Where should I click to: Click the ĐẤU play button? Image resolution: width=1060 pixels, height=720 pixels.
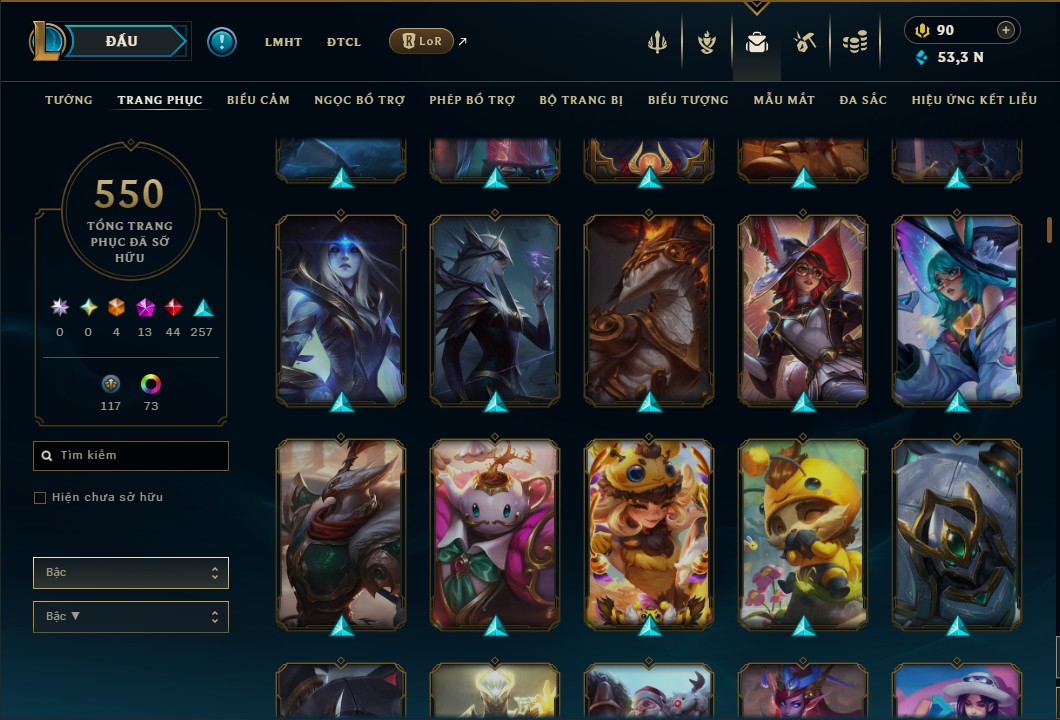click(121, 41)
